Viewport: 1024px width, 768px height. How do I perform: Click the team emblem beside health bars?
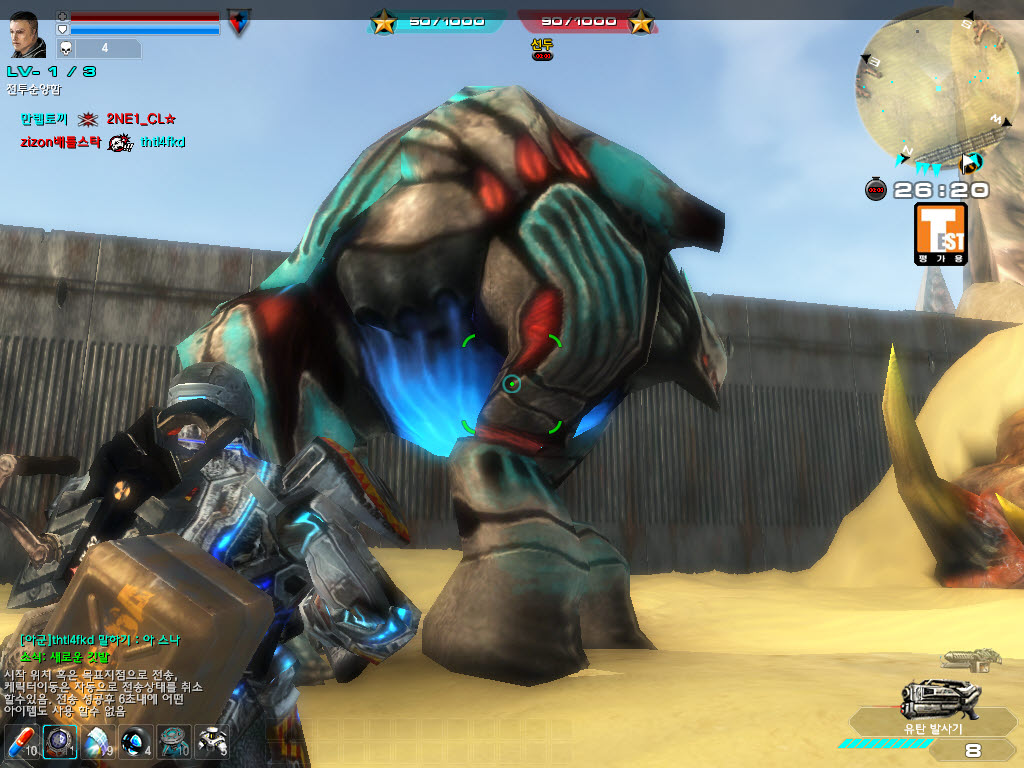tap(239, 22)
